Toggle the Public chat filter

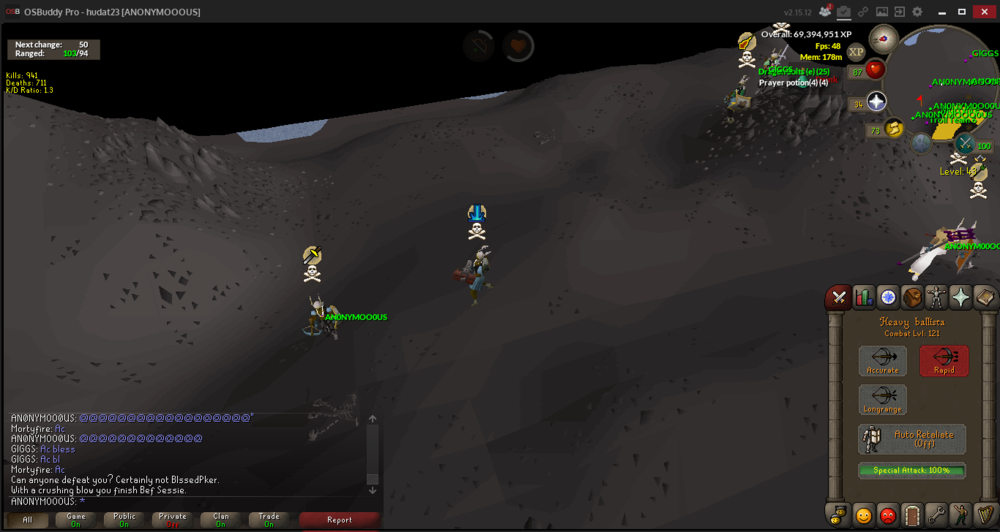pyautogui.click(x=124, y=519)
